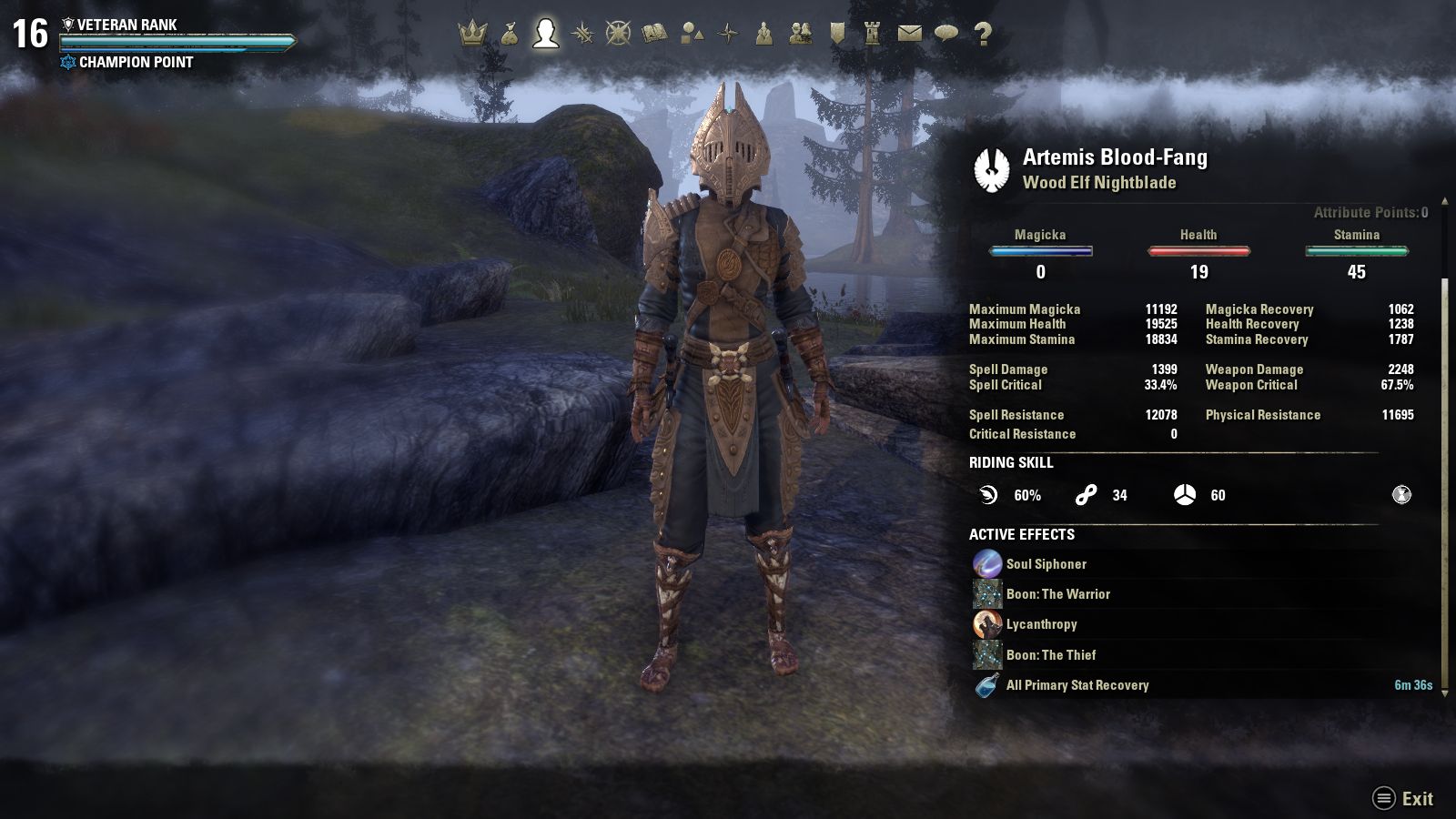The image size is (1456, 819).
Task: Open the inventory bag menu
Action: click(x=510, y=35)
